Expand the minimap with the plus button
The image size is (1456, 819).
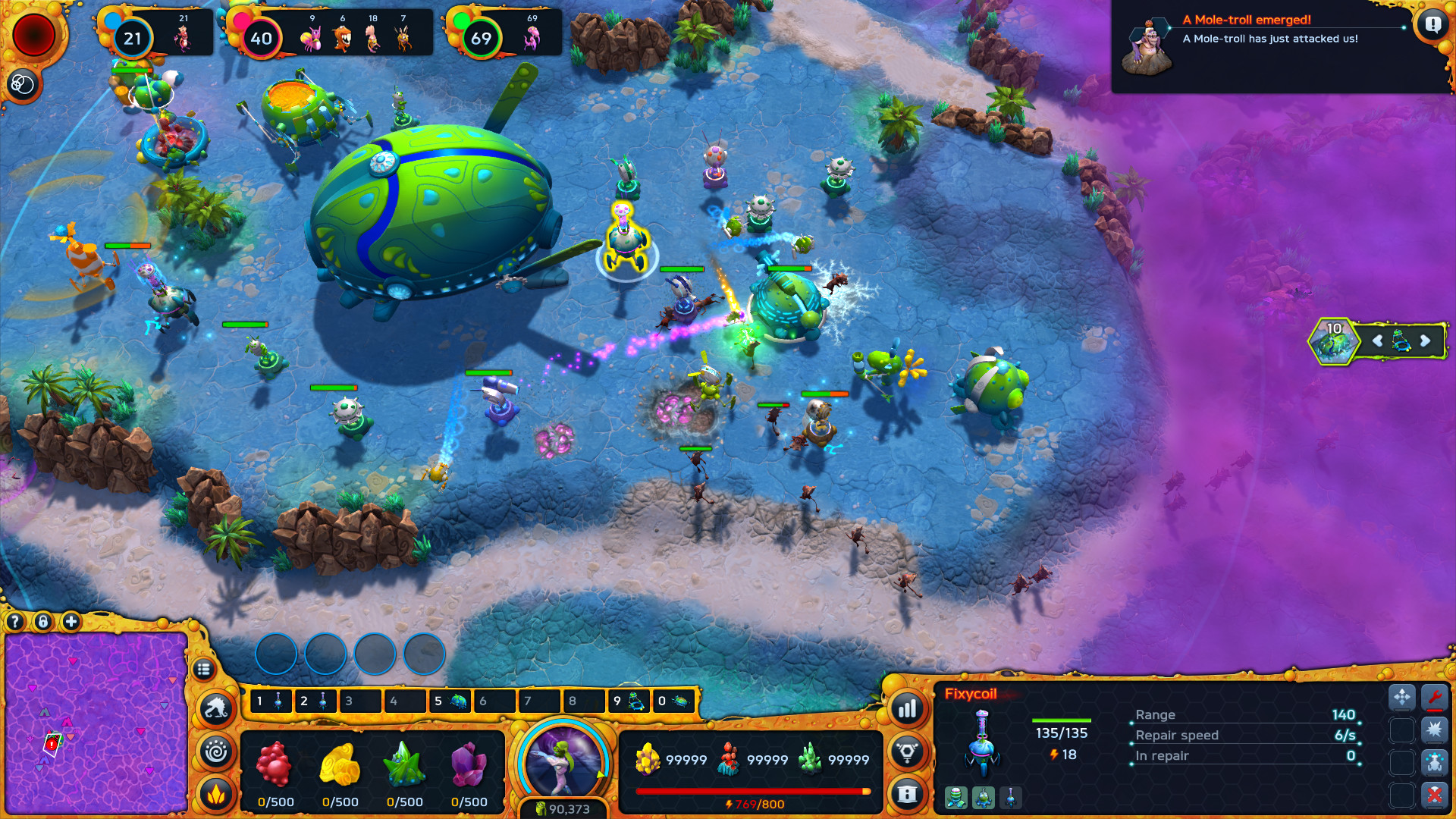[71, 621]
